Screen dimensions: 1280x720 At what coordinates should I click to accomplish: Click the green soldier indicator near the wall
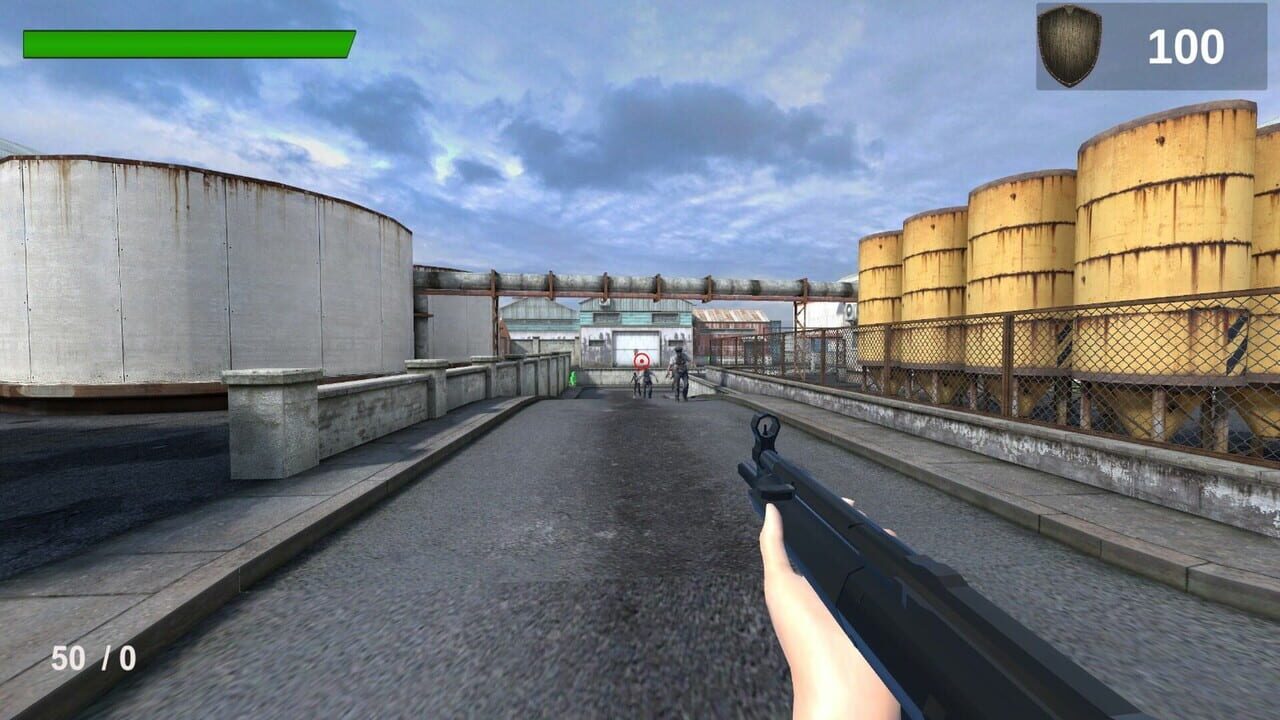click(572, 379)
